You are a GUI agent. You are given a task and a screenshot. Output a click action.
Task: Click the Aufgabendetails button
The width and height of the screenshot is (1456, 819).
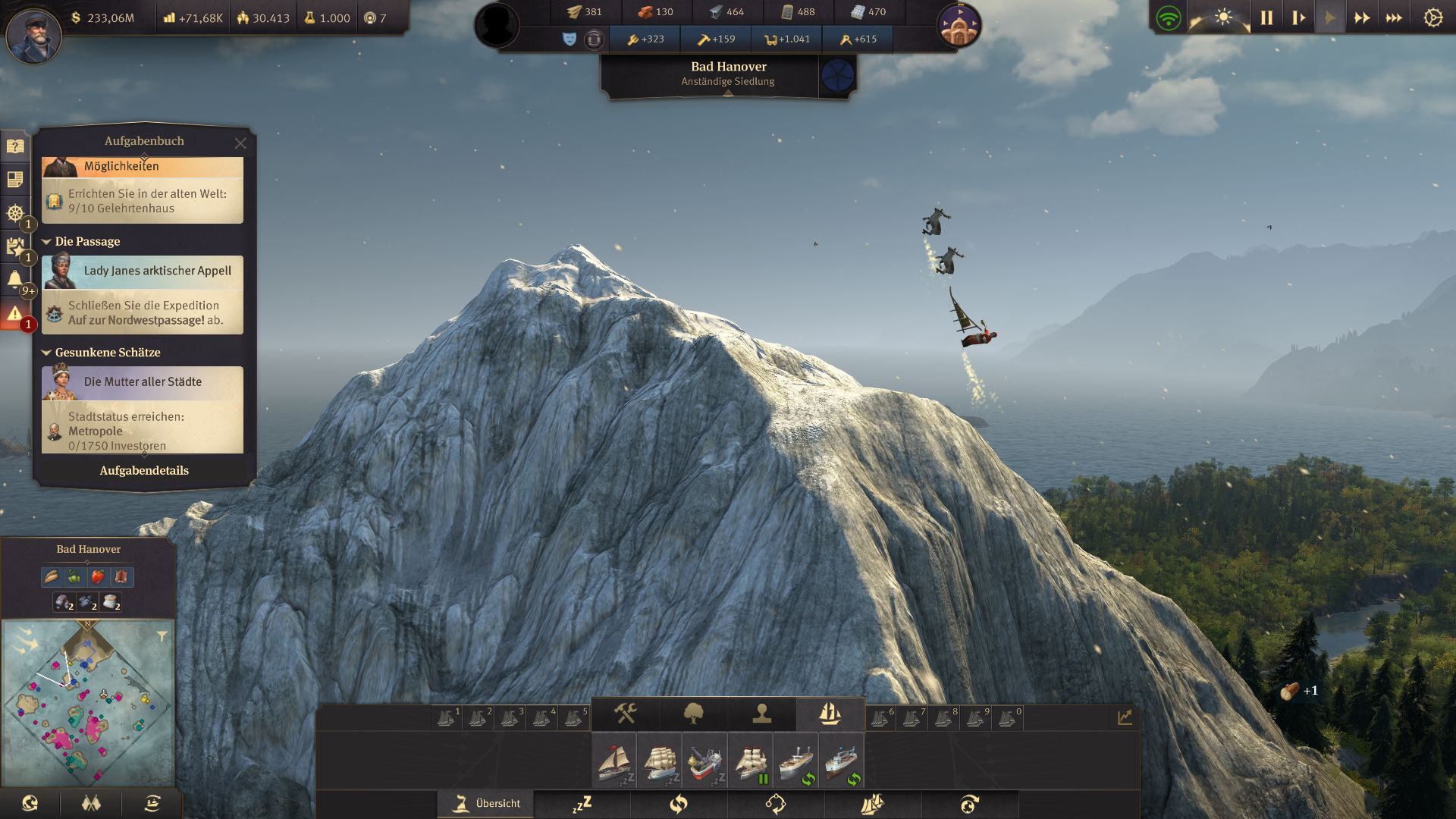[x=144, y=470]
